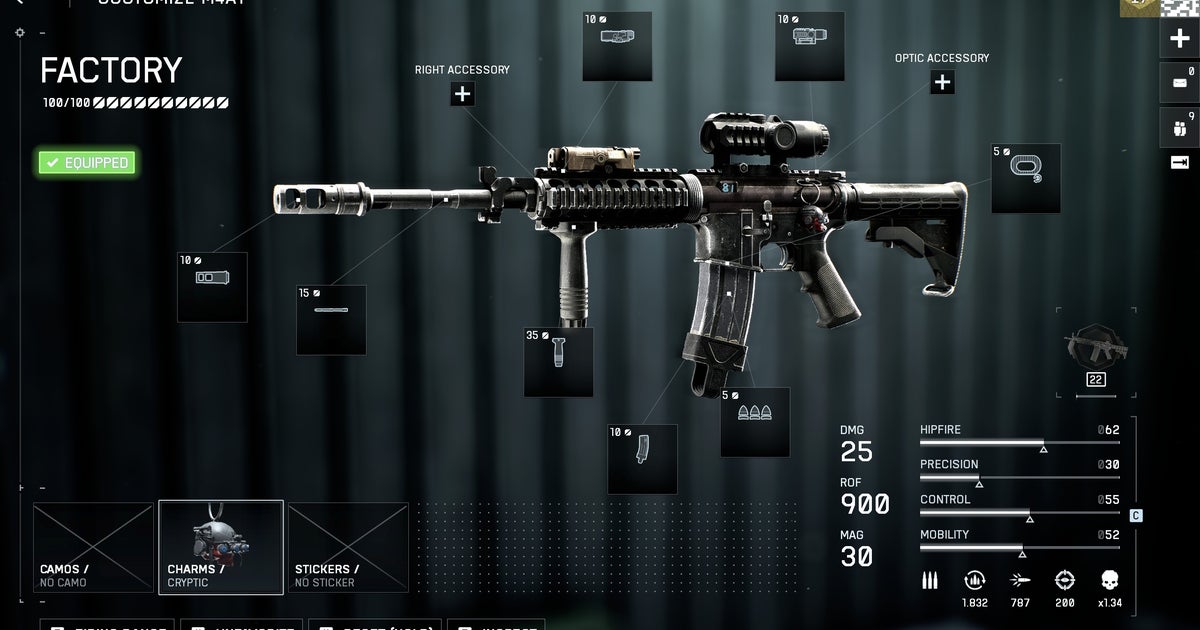Add an optic accessory attachment

pos(942,82)
